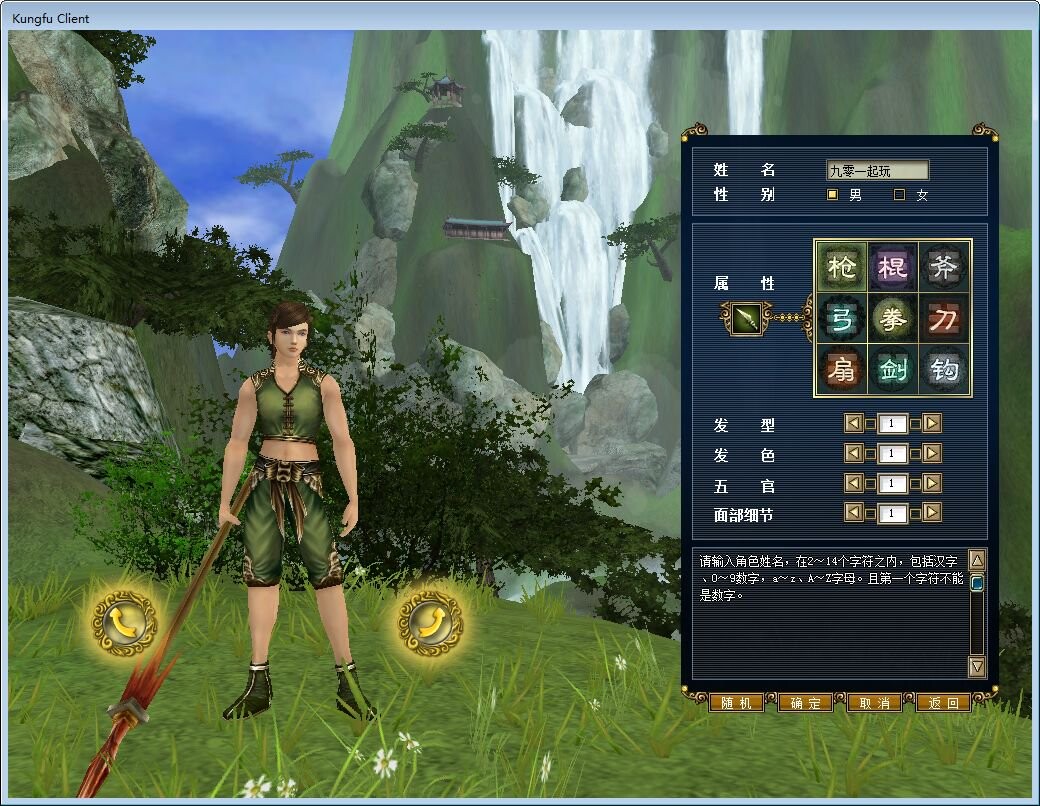Cancel with the 取消 button
The image size is (1040, 806).
coord(874,703)
